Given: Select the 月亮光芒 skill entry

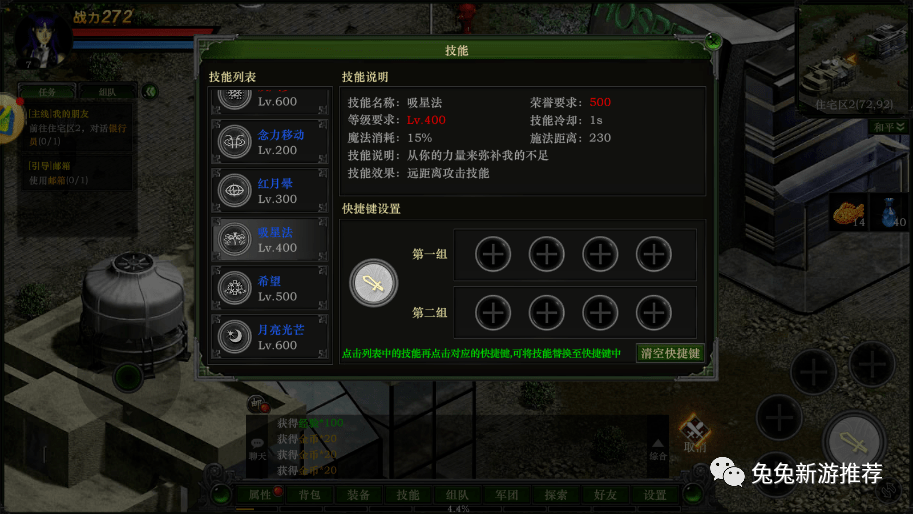Looking at the screenshot, I should coord(270,337).
